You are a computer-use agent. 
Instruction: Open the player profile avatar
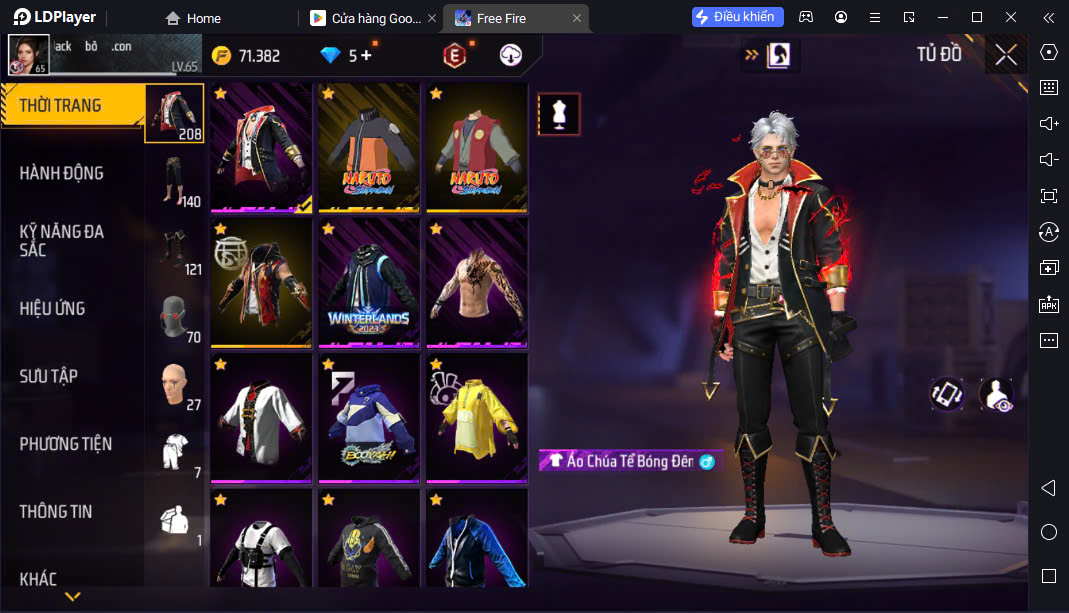tap(28, 55)
